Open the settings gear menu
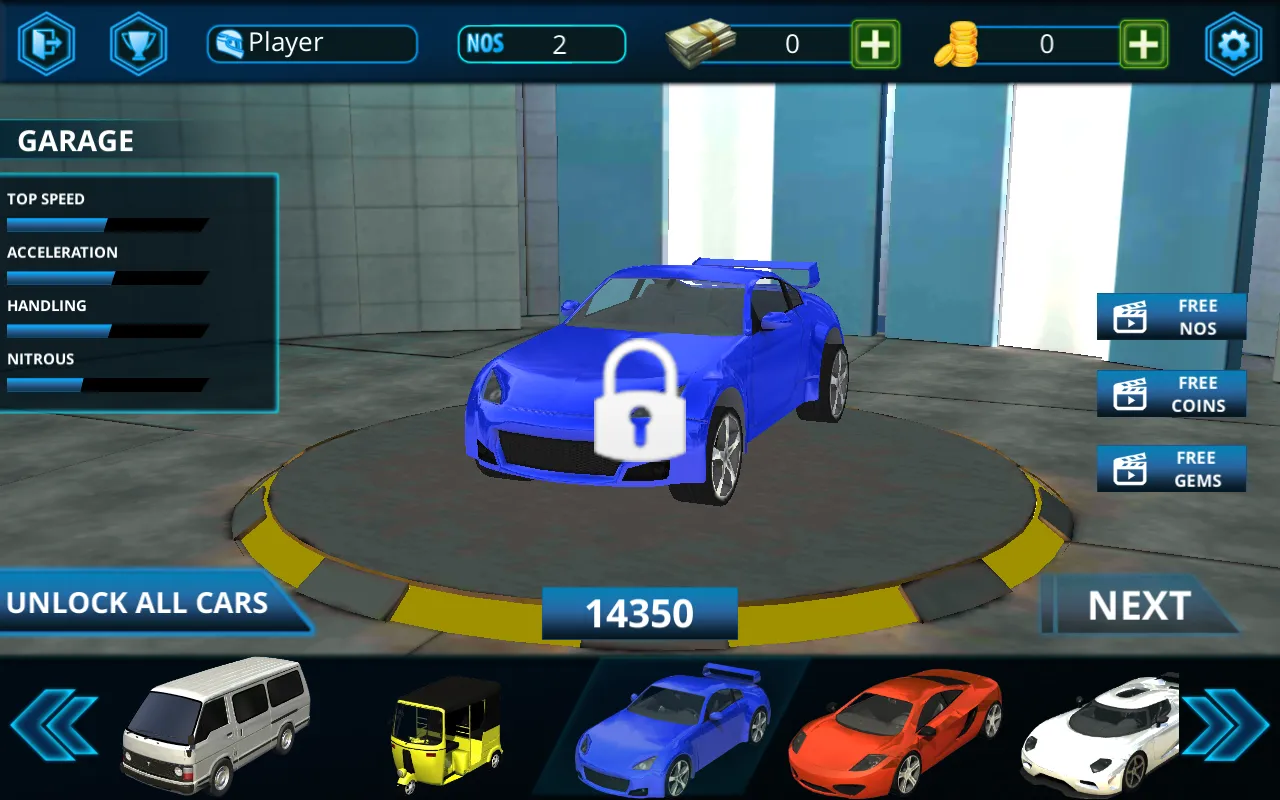Screen dimensions: 1280x800 coord(1233,43)
